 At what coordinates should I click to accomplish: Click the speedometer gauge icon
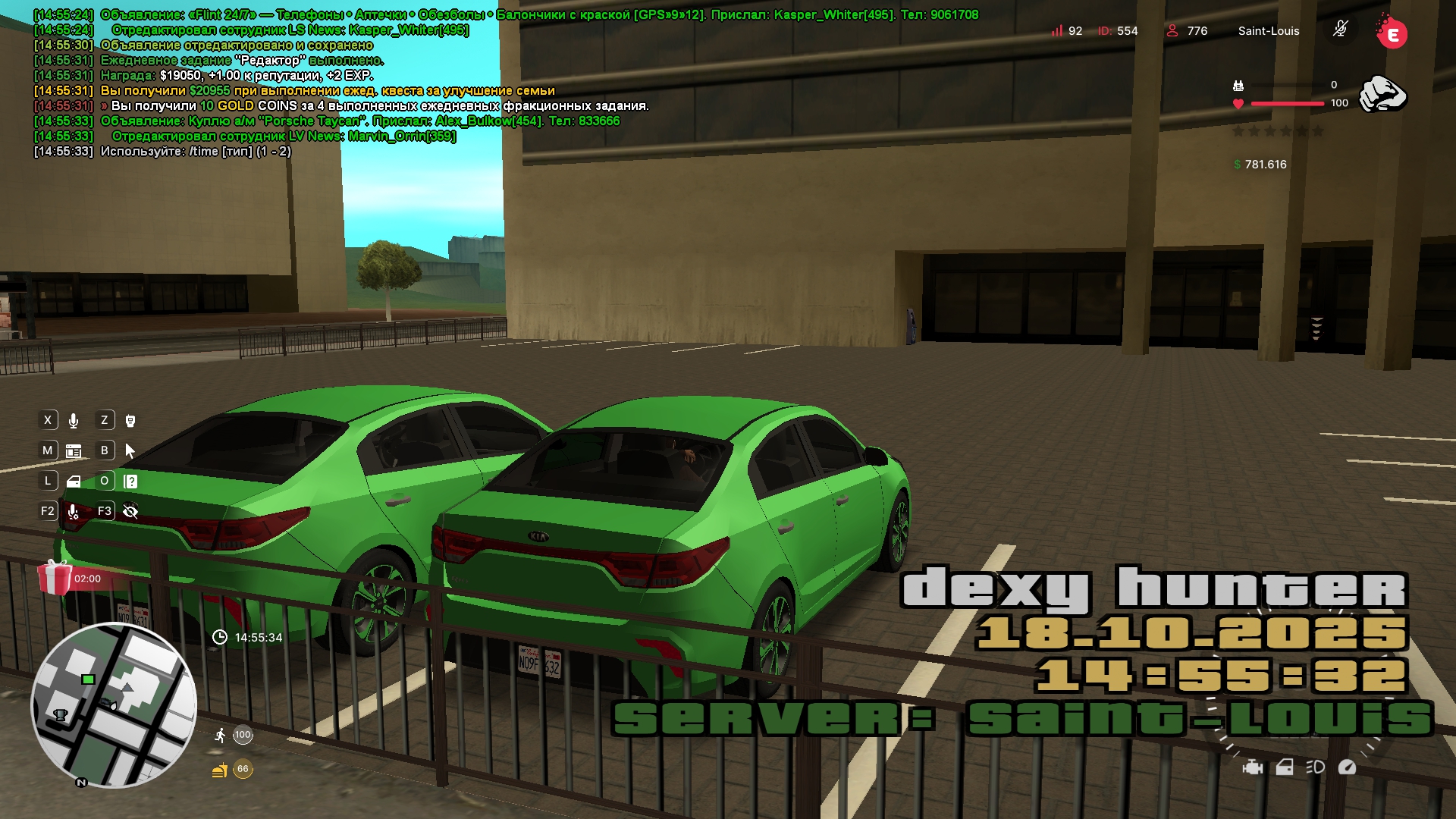1348,767
